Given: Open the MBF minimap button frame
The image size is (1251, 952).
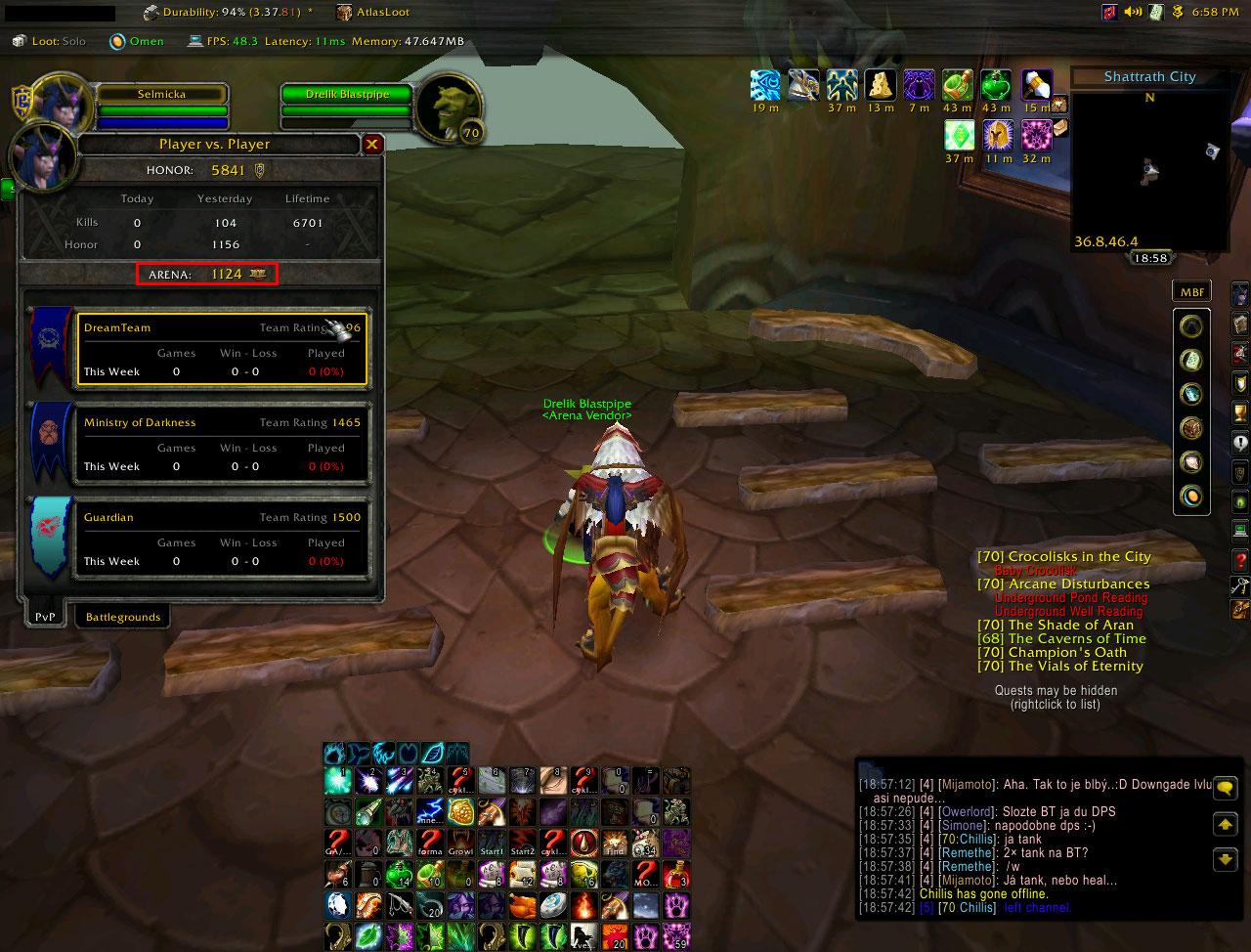Looking at the screenshot, I should (1191, 291).
